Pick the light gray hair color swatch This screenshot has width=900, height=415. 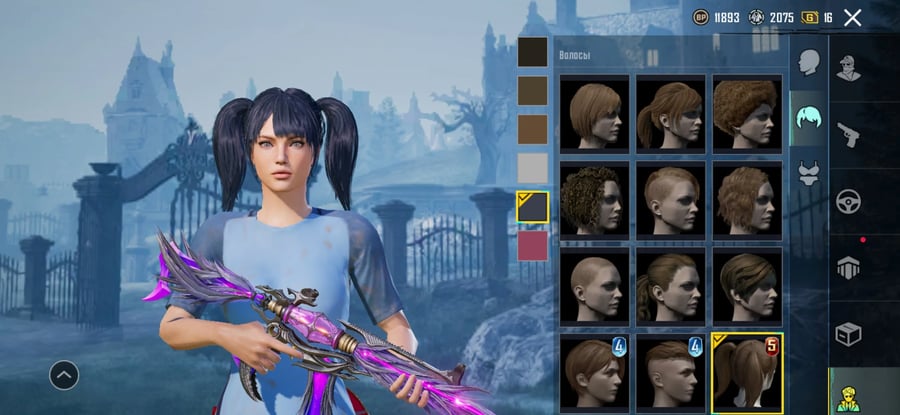532,167
